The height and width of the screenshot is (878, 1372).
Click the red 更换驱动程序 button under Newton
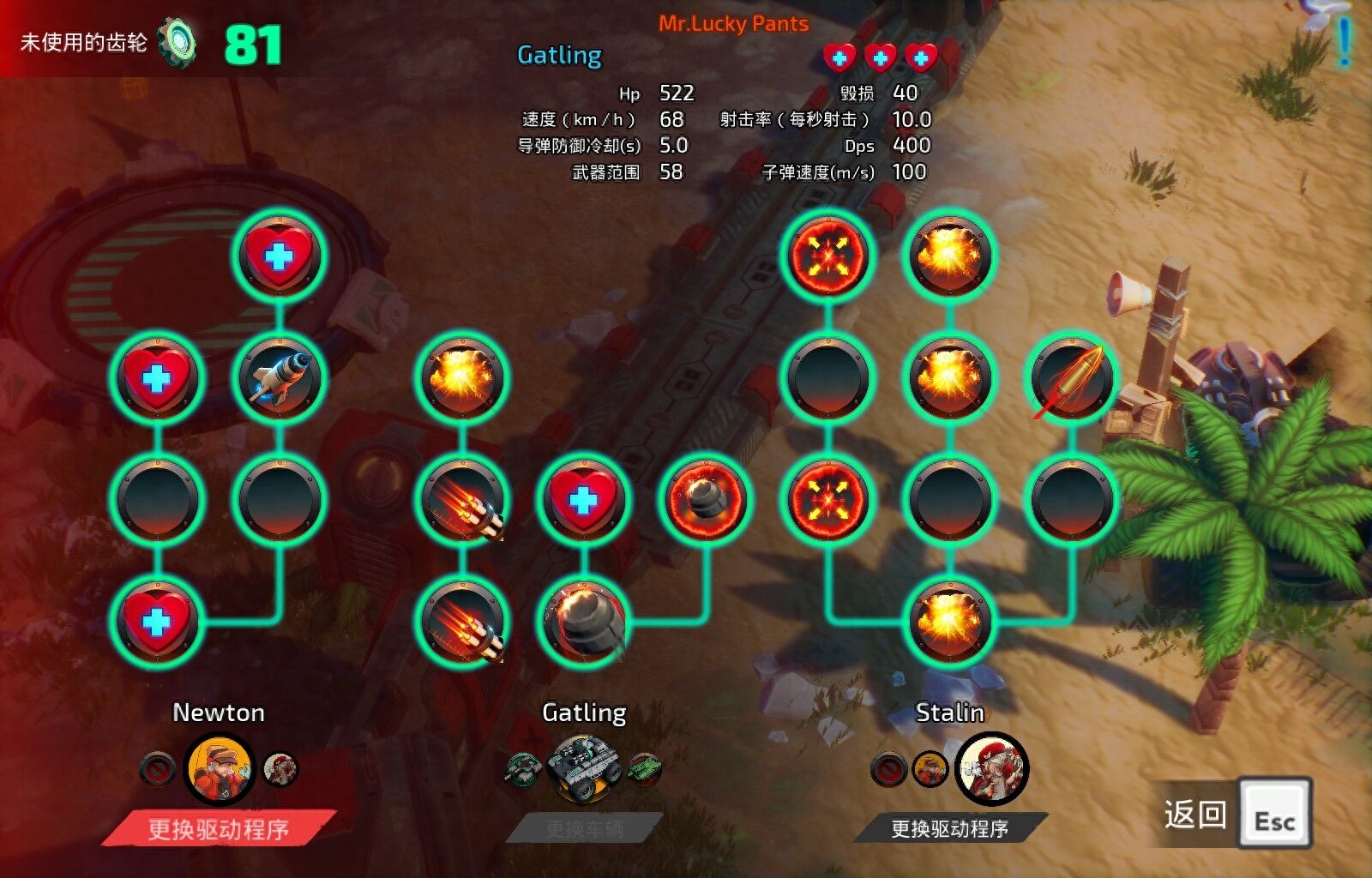pos(219,829)
